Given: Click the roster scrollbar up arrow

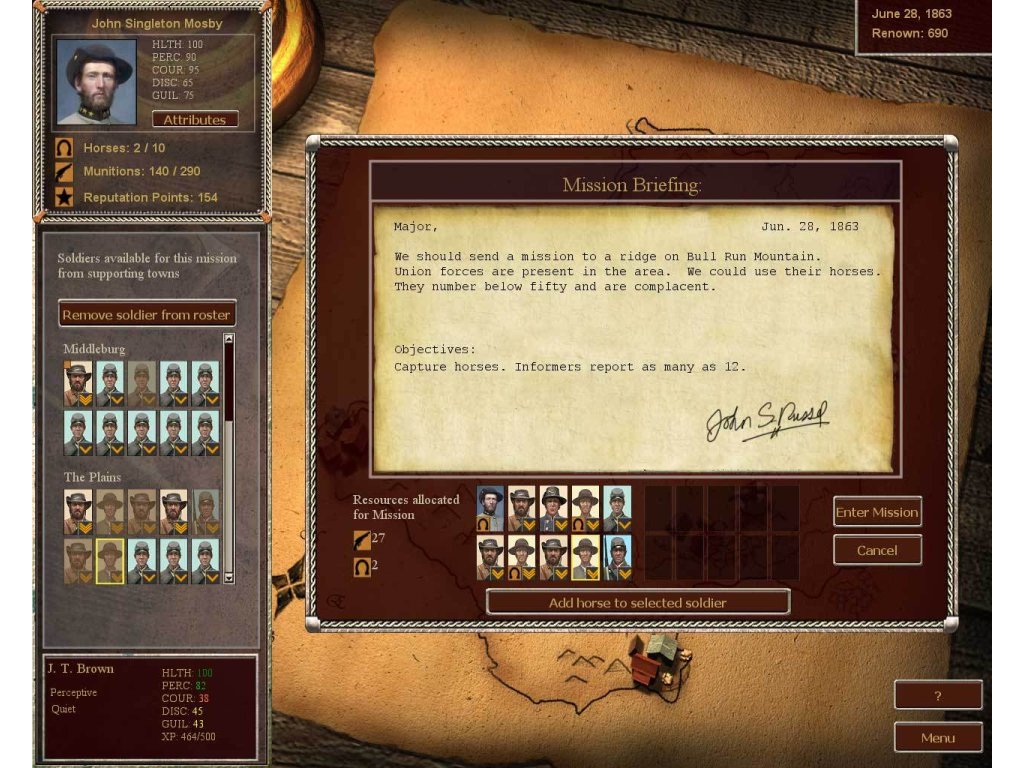Looking at the screenshot, I should tap(228, 339).
